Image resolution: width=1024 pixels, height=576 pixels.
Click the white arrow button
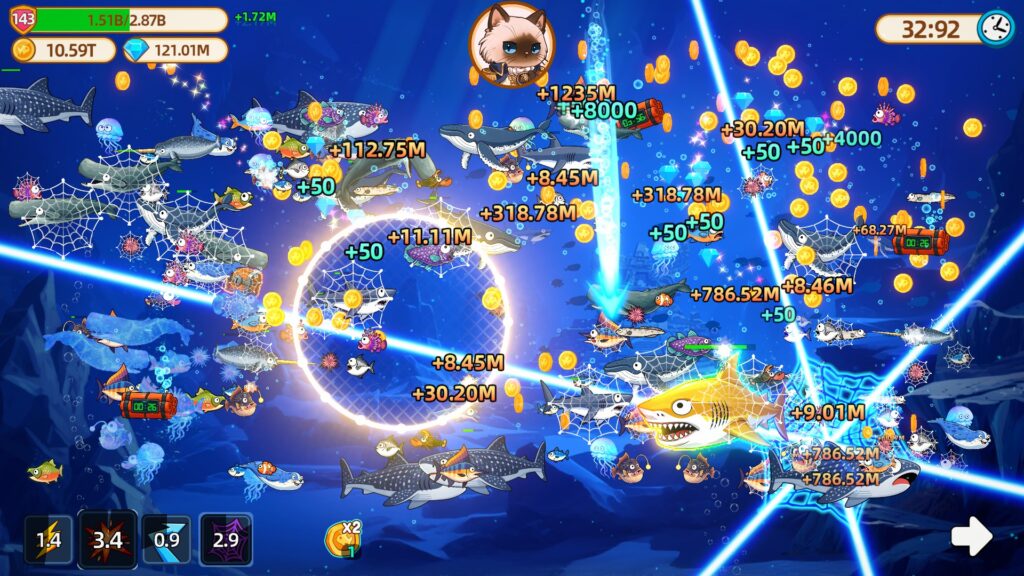pos(970,537)
